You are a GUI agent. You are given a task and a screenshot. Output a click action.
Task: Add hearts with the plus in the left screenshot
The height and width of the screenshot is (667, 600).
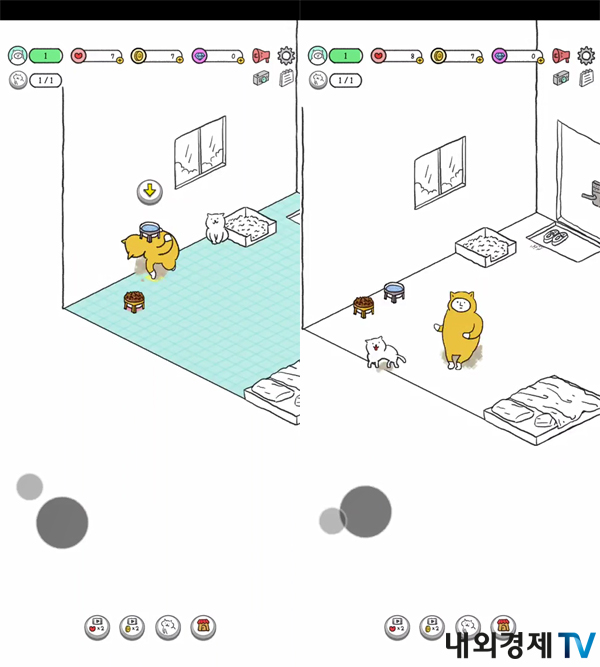click(x=119, y=60)
